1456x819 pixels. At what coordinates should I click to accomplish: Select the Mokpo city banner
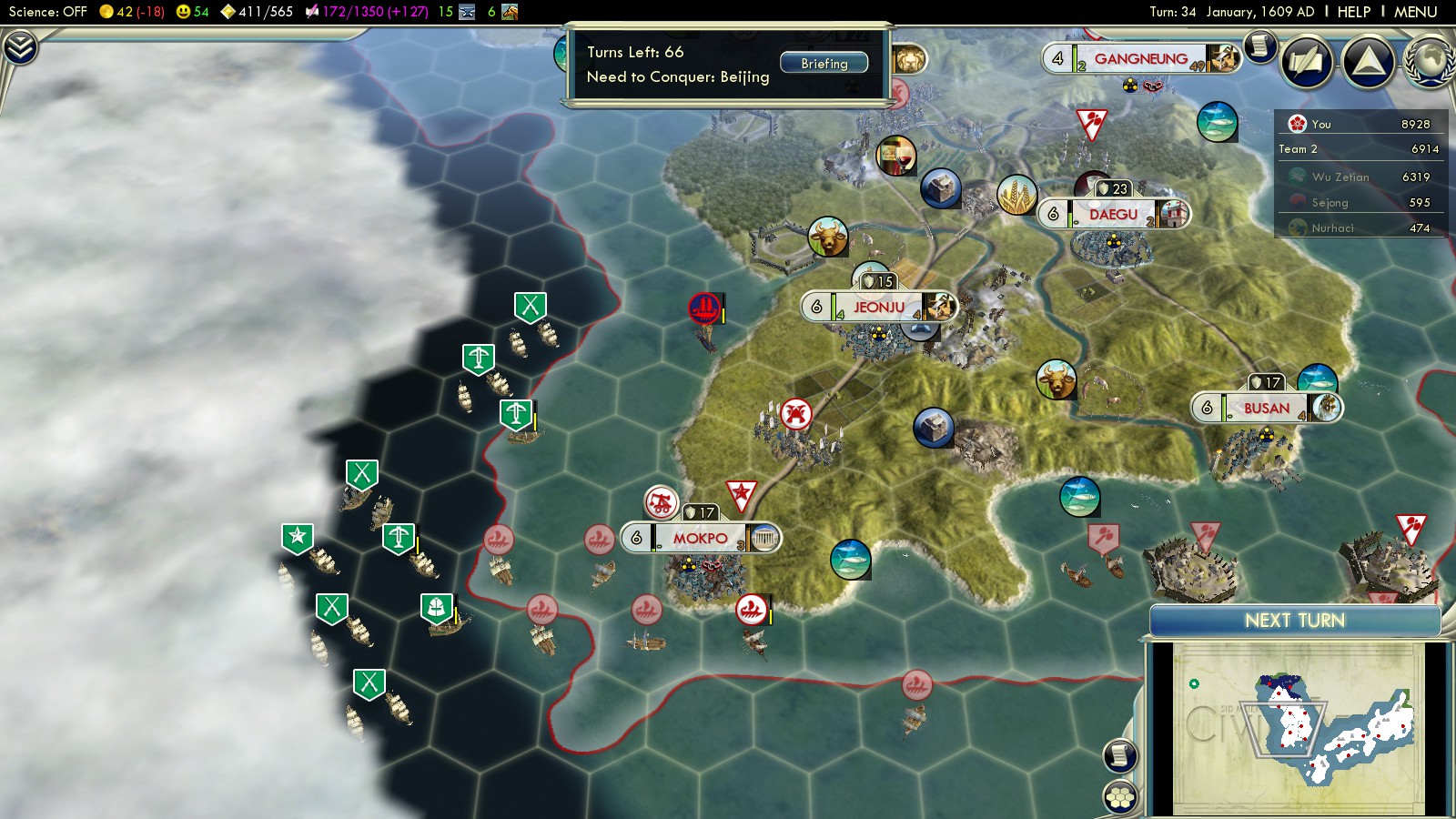(x=700, y=539)
